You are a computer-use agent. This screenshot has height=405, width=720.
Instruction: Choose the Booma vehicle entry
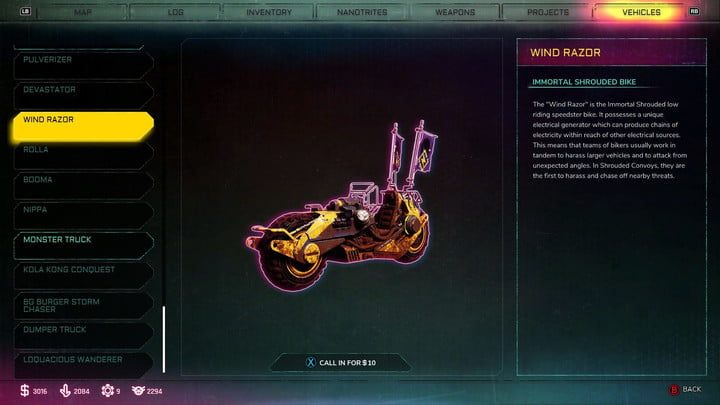point(80,180)
